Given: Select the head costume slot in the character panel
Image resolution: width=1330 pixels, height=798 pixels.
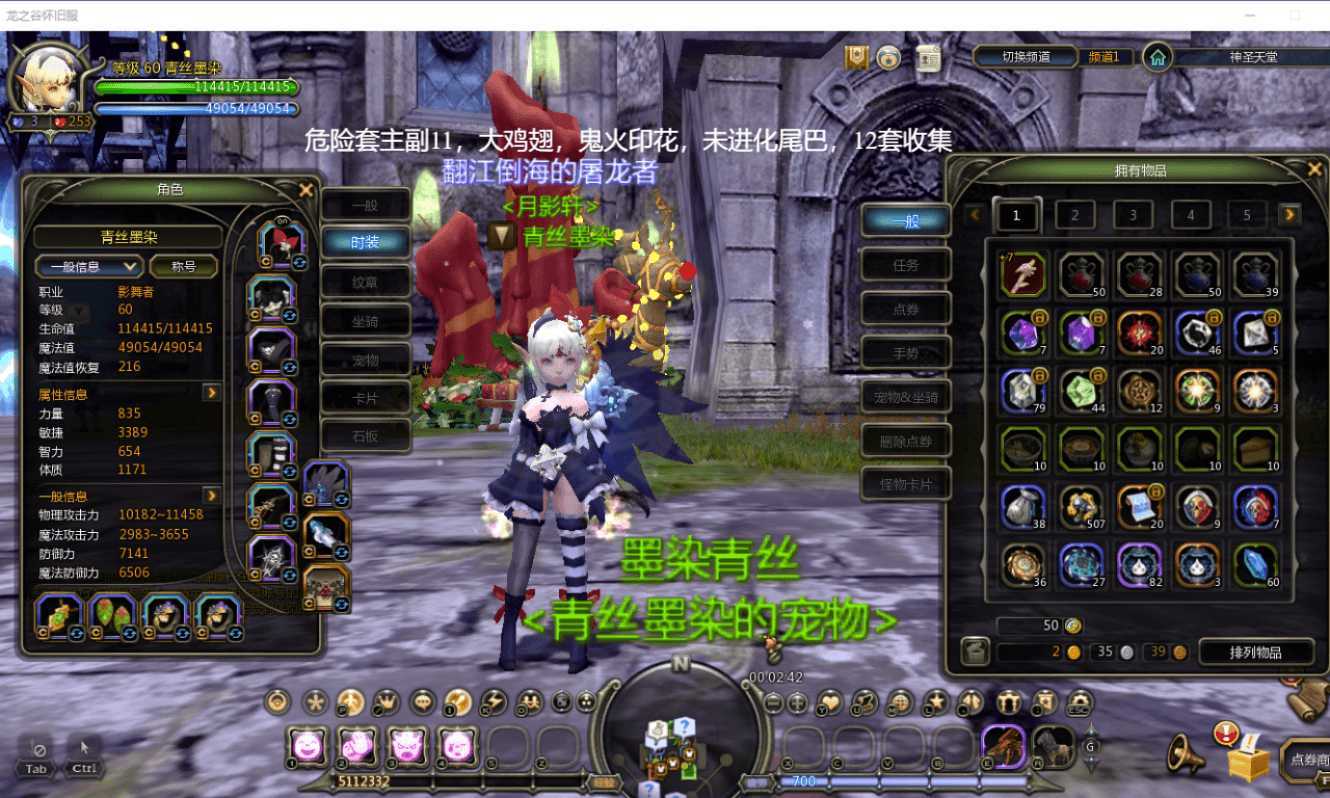Looking at the screenshot, I should [x=282, y=246].
